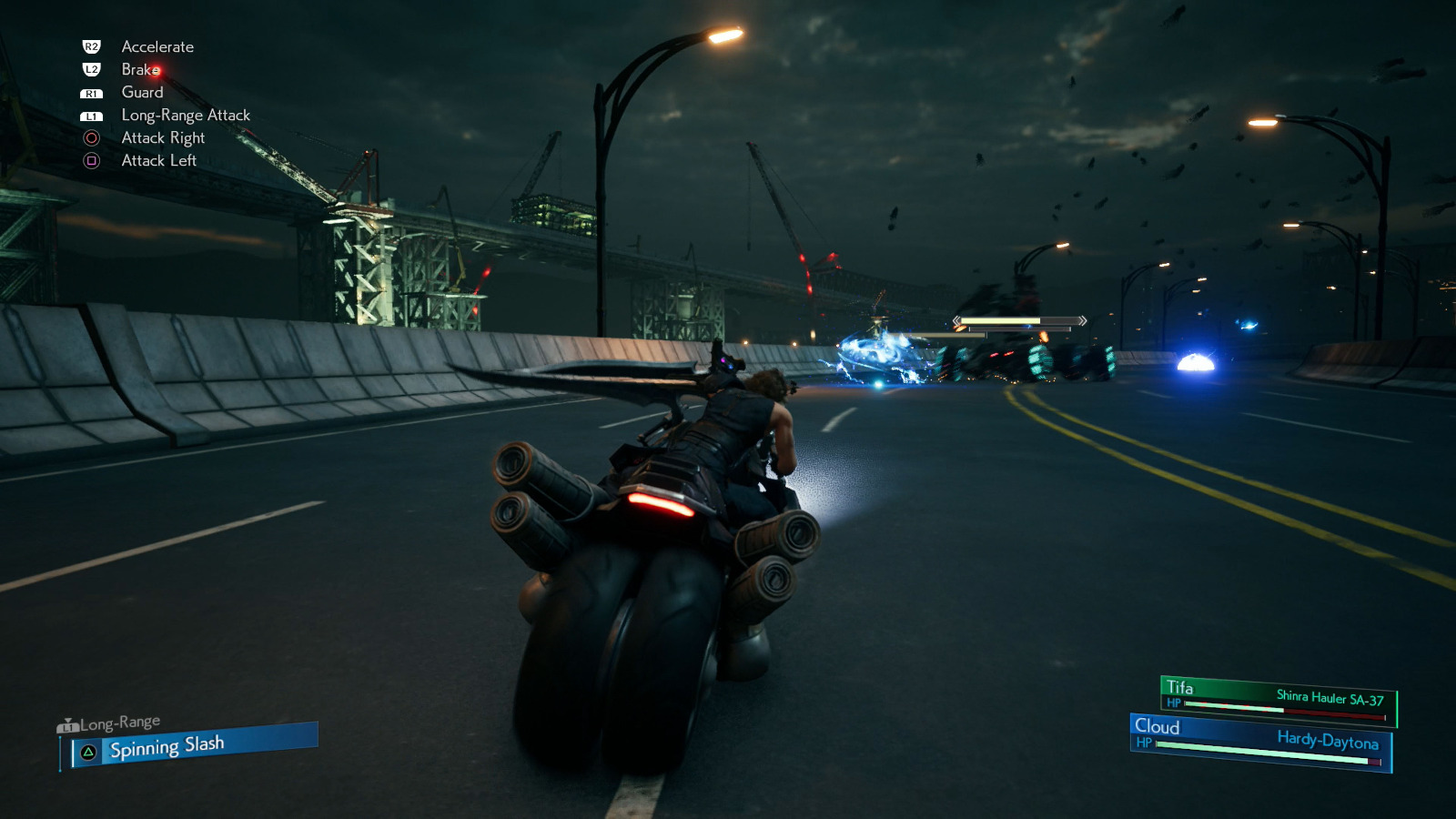Select the Square Attack Left button icon
The image size is (1456, 819).
click(91, 161)
